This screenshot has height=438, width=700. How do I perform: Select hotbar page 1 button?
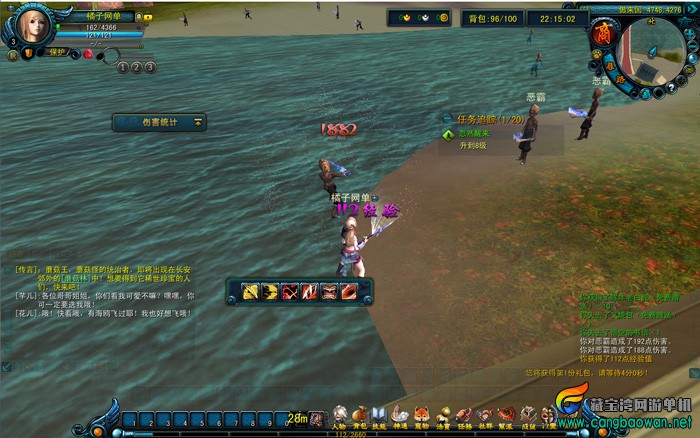tap(122, 67)
